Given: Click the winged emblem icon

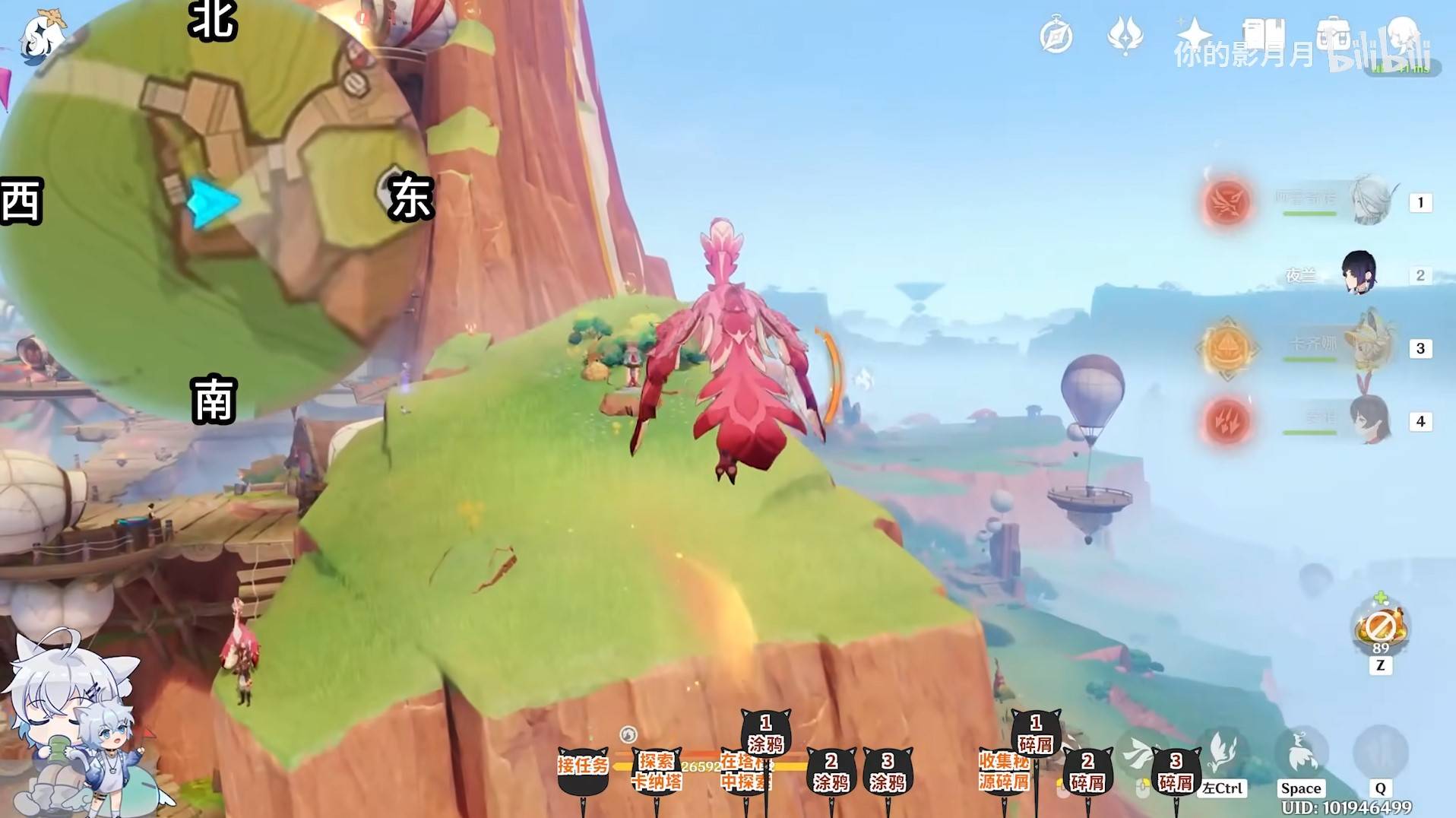Looking at the screenshot, I should (1125, 35).
